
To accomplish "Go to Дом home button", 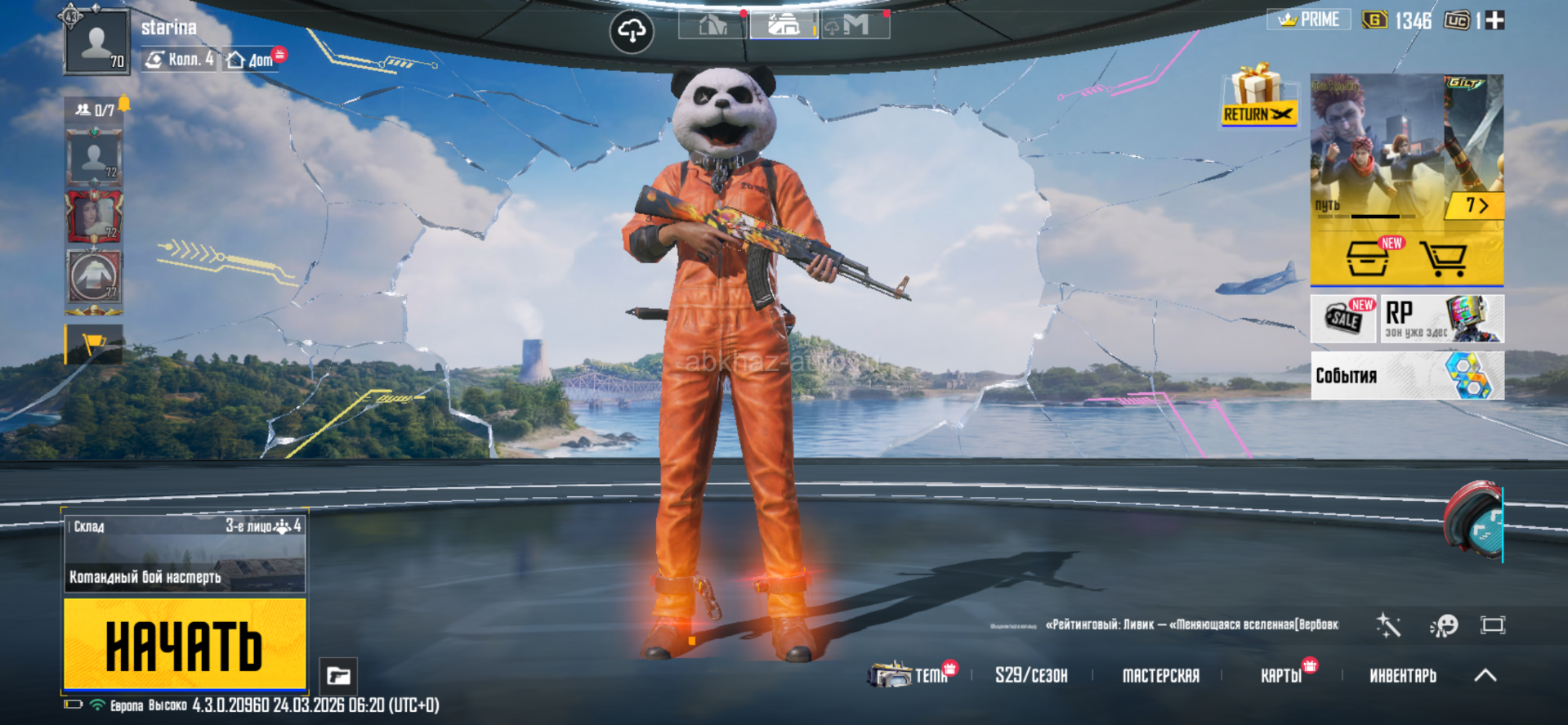I will point(252,59).
